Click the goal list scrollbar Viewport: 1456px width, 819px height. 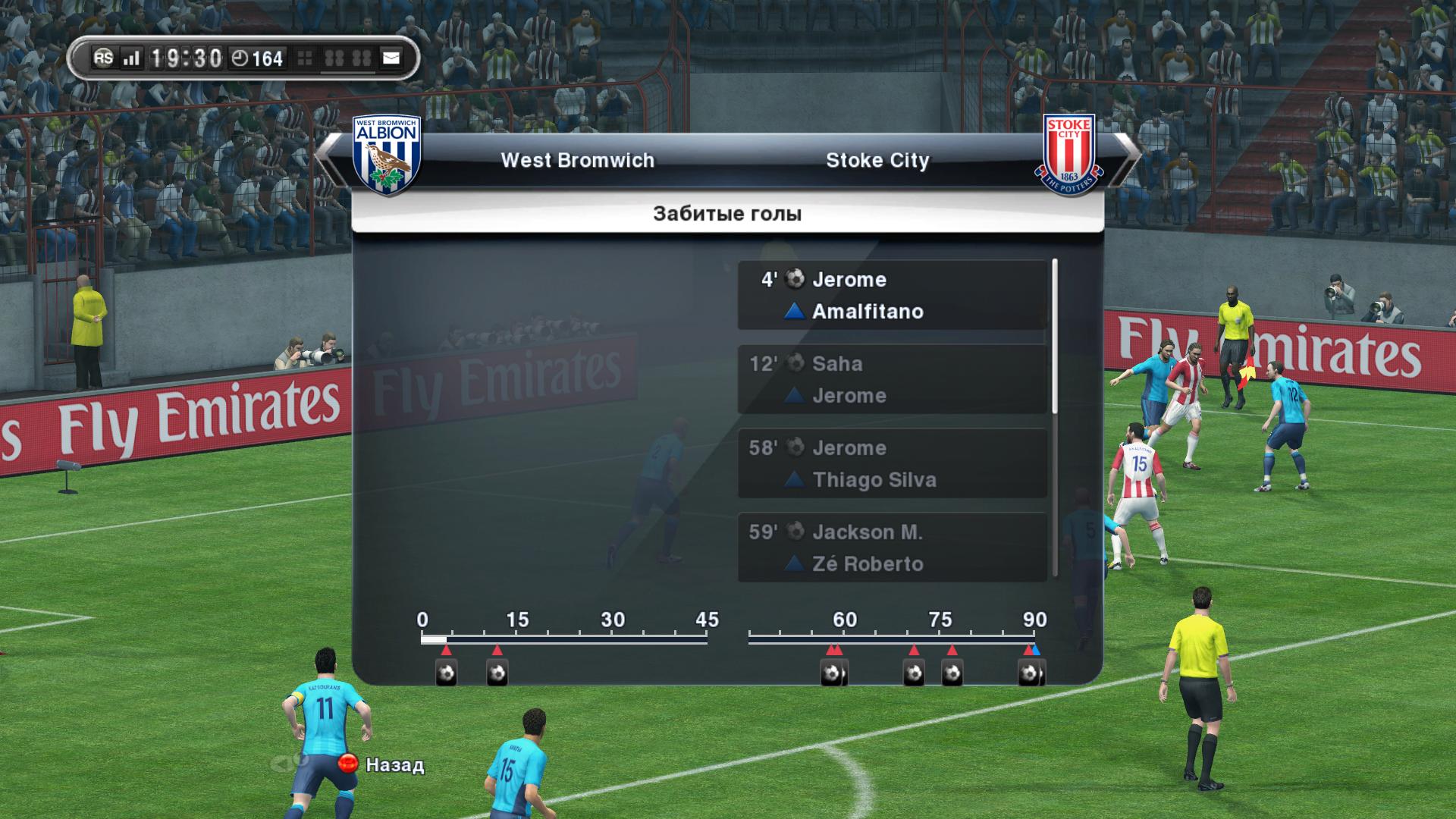click(1055, 337)
